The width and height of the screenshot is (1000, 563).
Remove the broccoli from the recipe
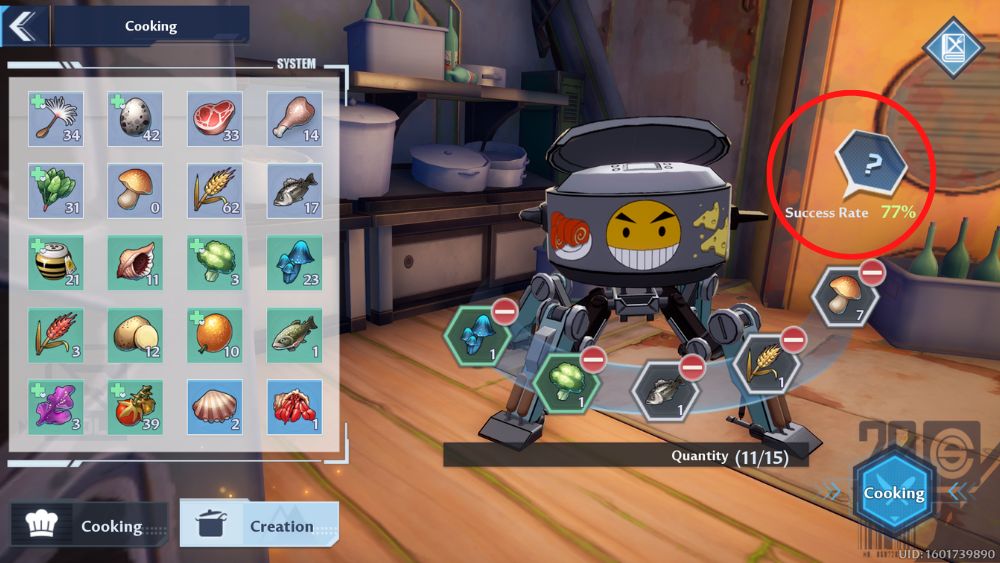[x=593, y=359]
